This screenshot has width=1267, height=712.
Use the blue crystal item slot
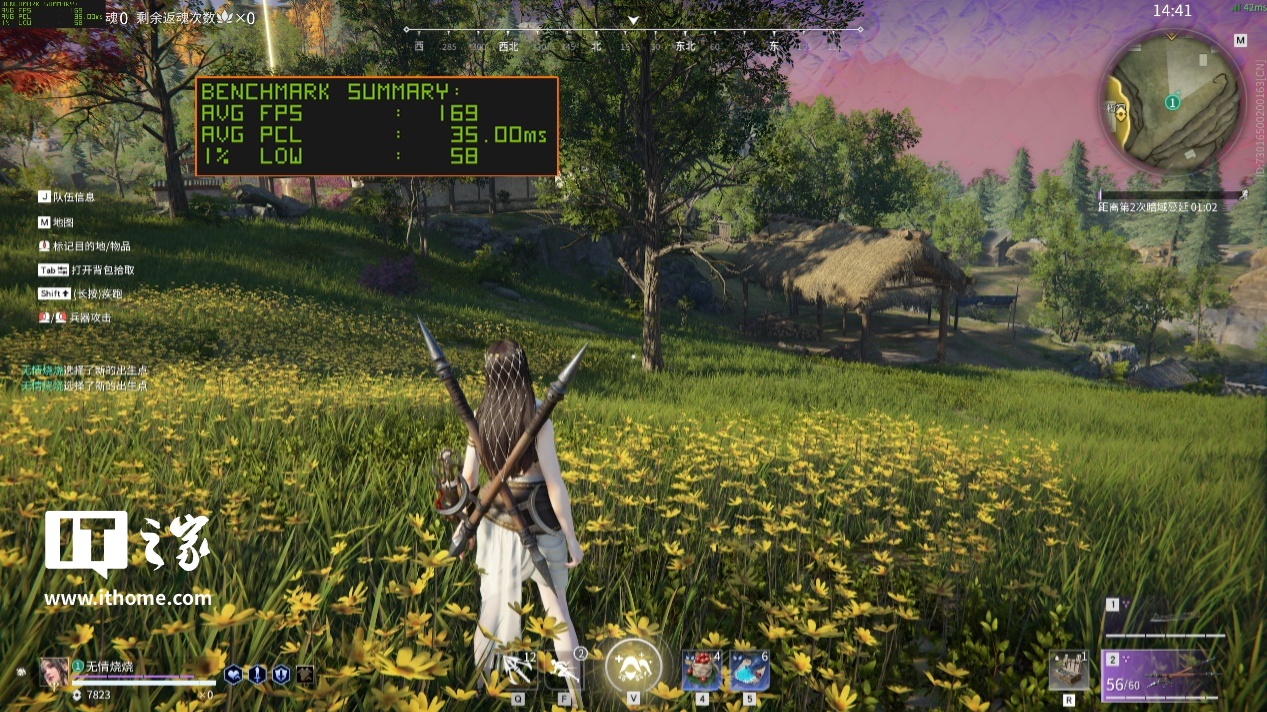click(x=749, y=670)
